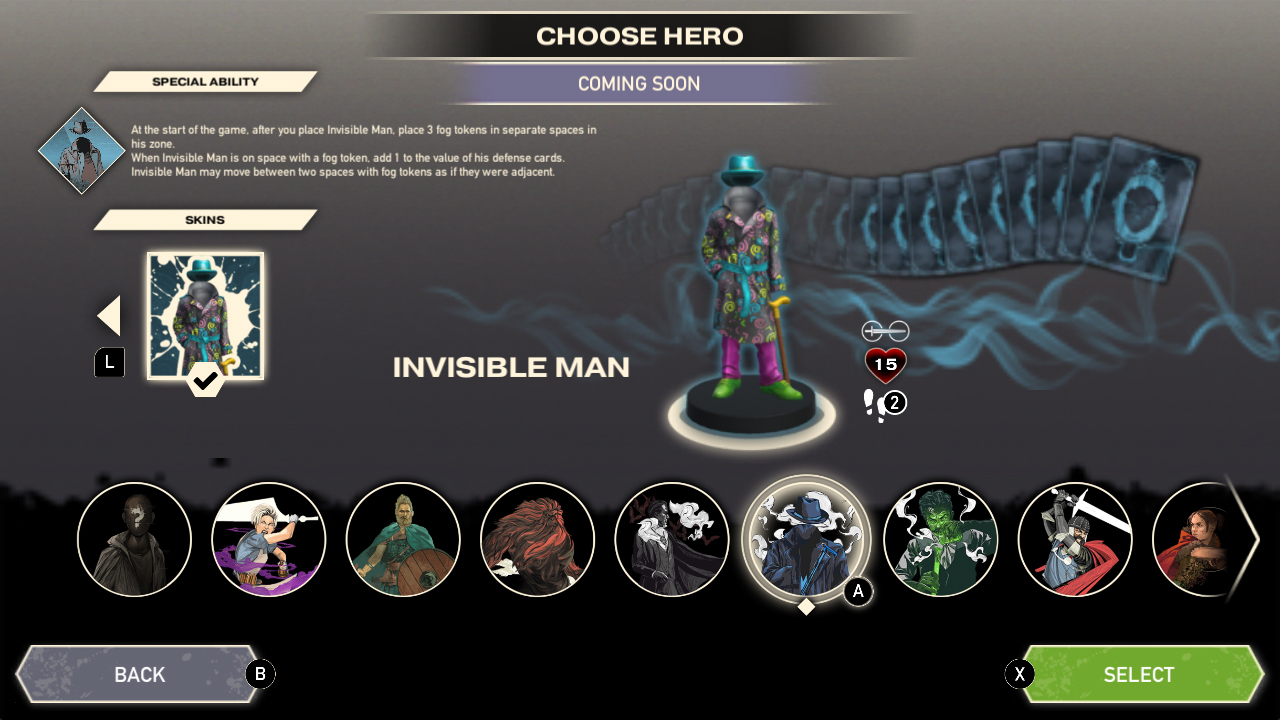Expand the Skins section header

[x=207, y=219]
